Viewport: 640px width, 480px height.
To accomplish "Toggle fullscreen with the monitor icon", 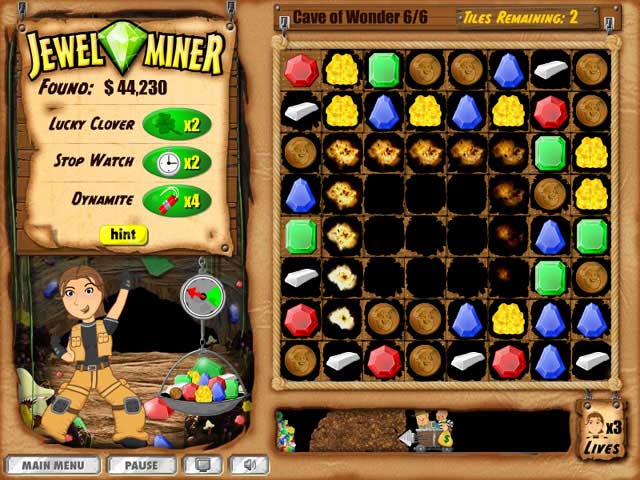I will tap(206, 465).
